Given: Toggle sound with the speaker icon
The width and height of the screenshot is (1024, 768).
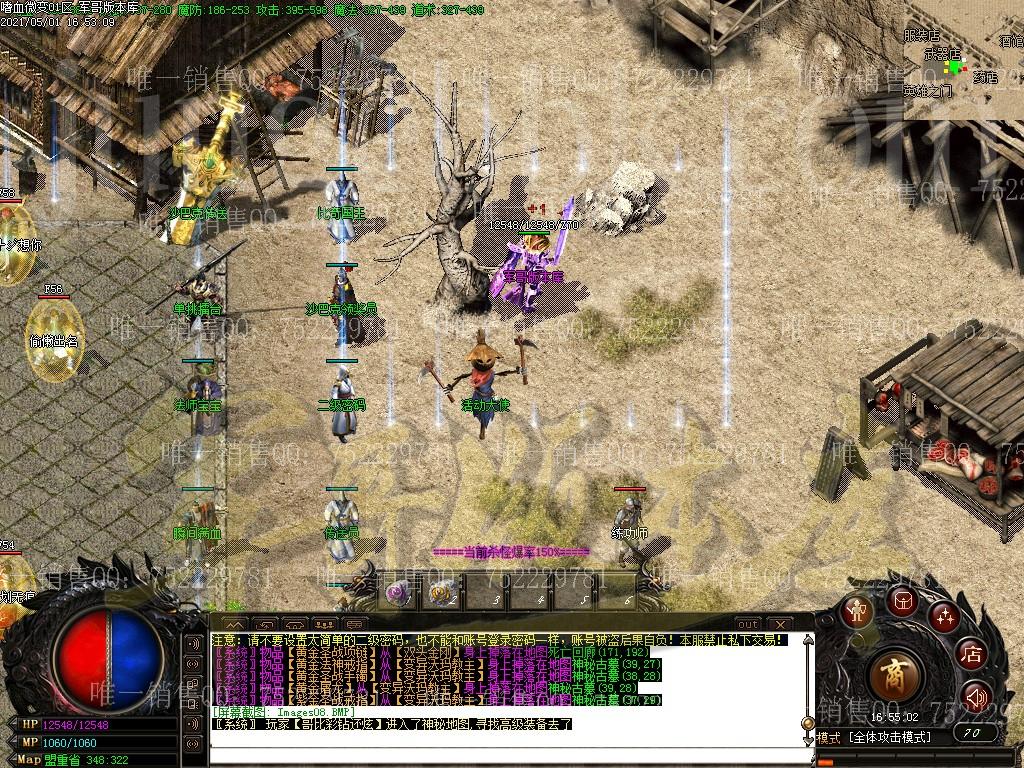Looking at the screenshot, I should (x=973, y=696).
